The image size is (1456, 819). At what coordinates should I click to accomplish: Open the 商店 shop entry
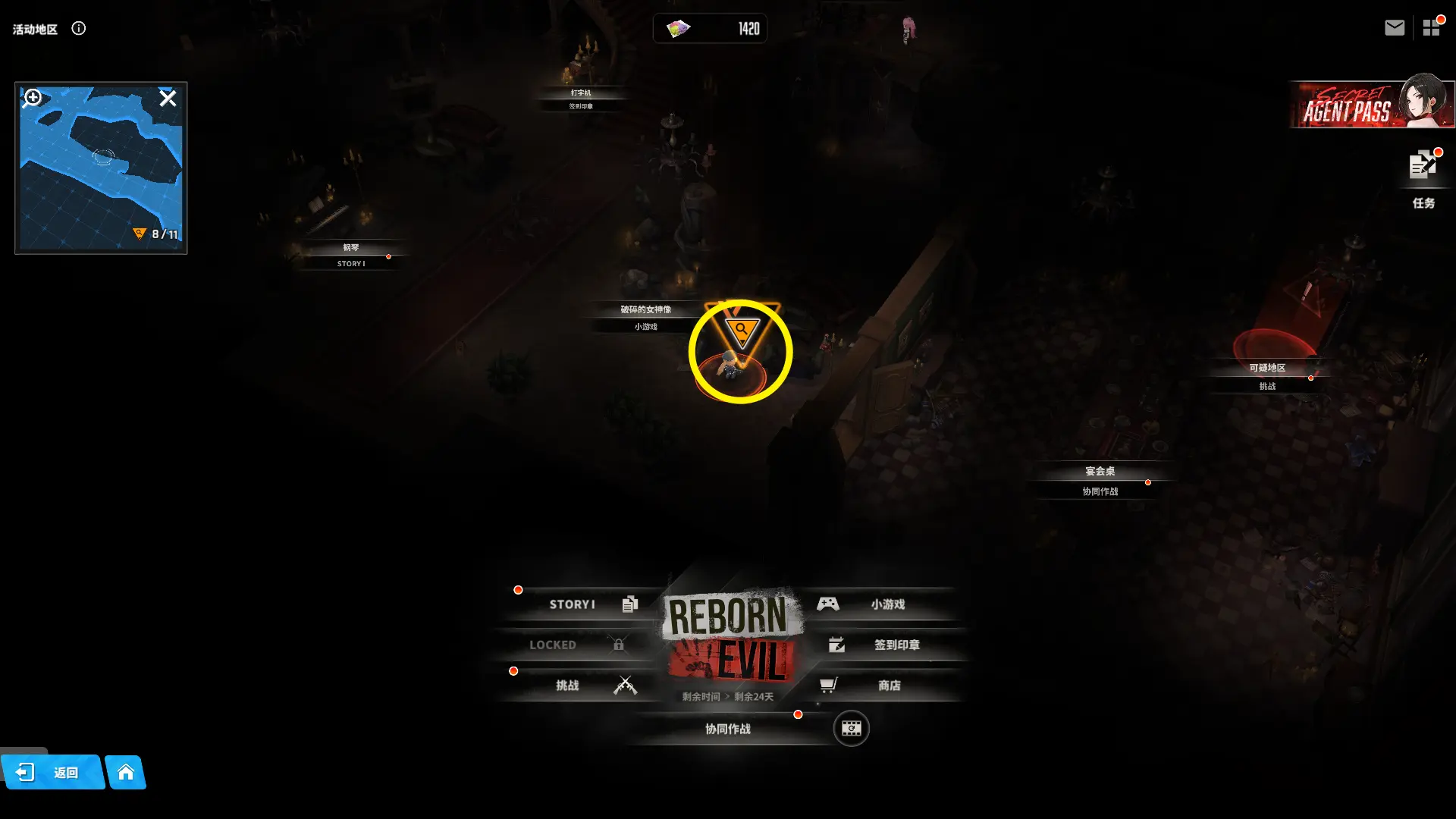click(x=883, y=686)
